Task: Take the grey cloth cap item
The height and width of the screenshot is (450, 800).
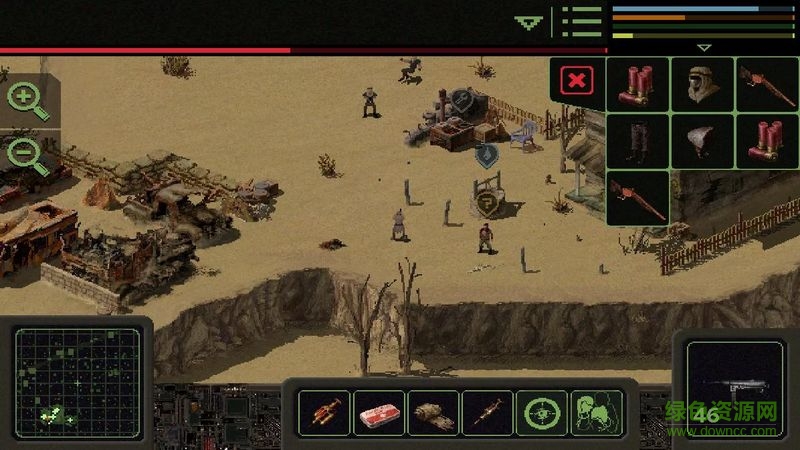Action: pos(702,141)
